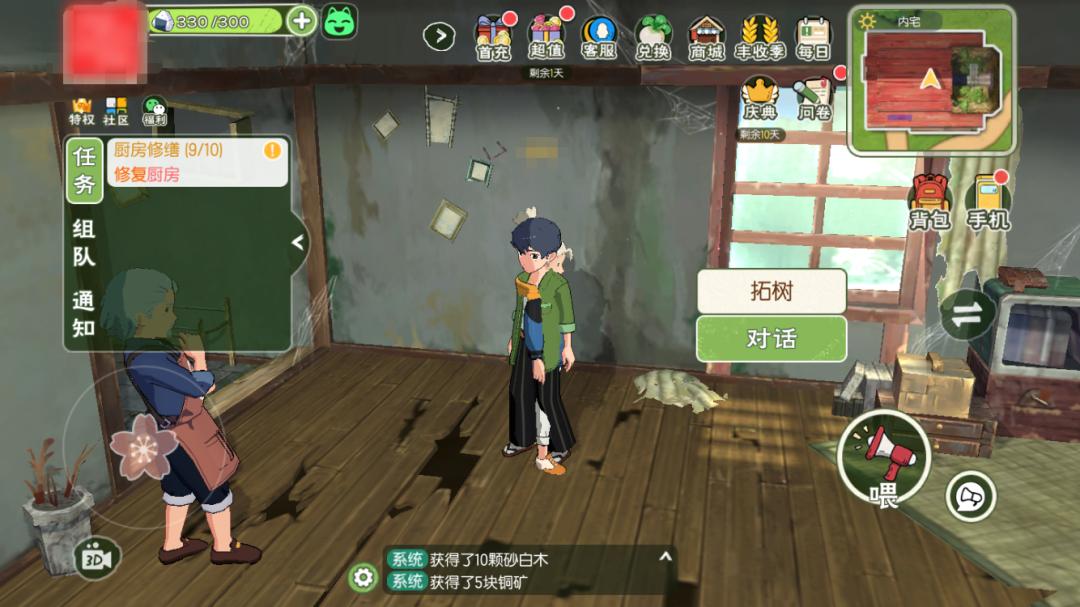Switch to the 组队 team tab
Viewport: 1080px width, 607px height.
point(84,242)
